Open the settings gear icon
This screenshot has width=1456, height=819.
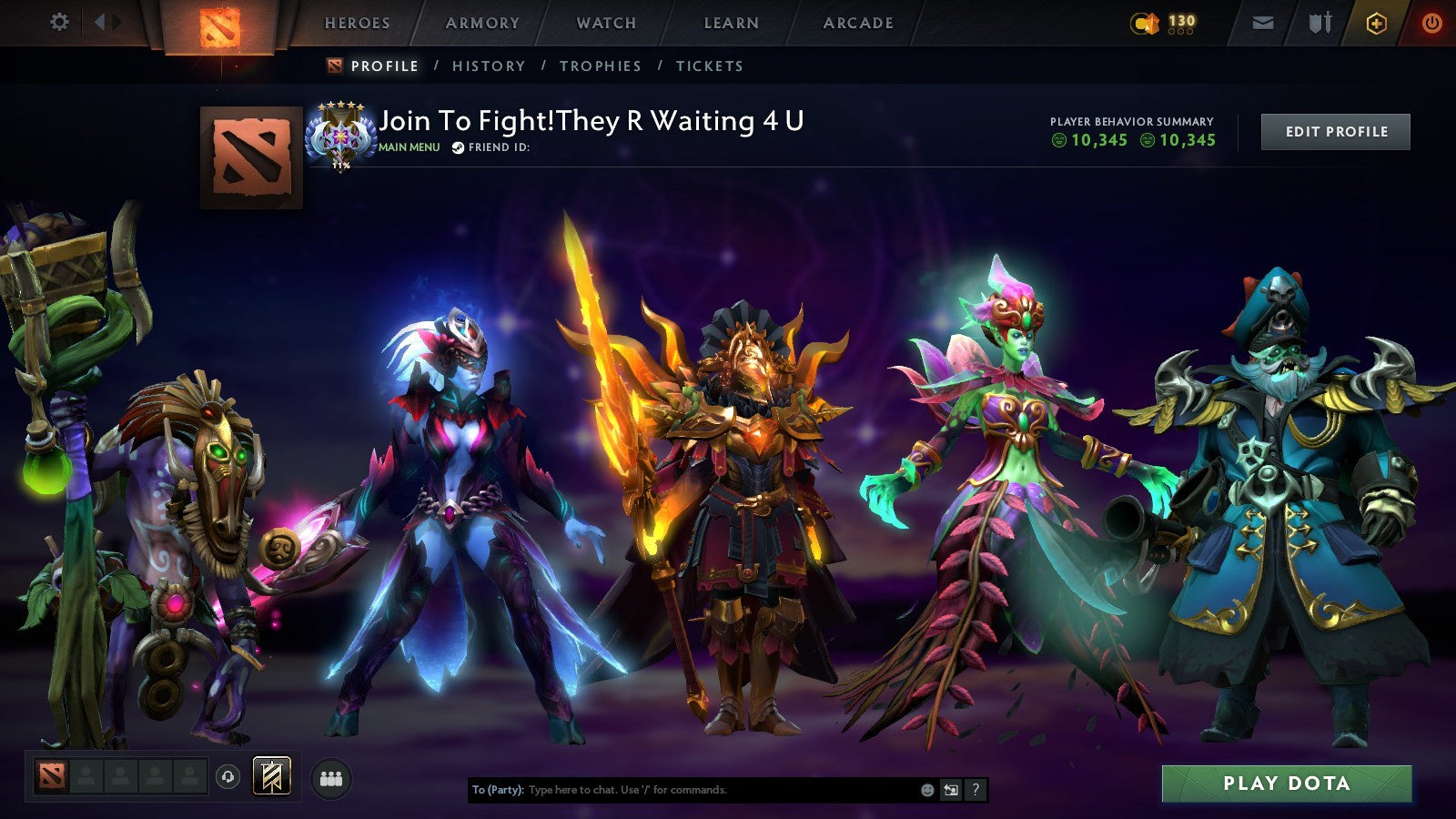pos(60,21)
